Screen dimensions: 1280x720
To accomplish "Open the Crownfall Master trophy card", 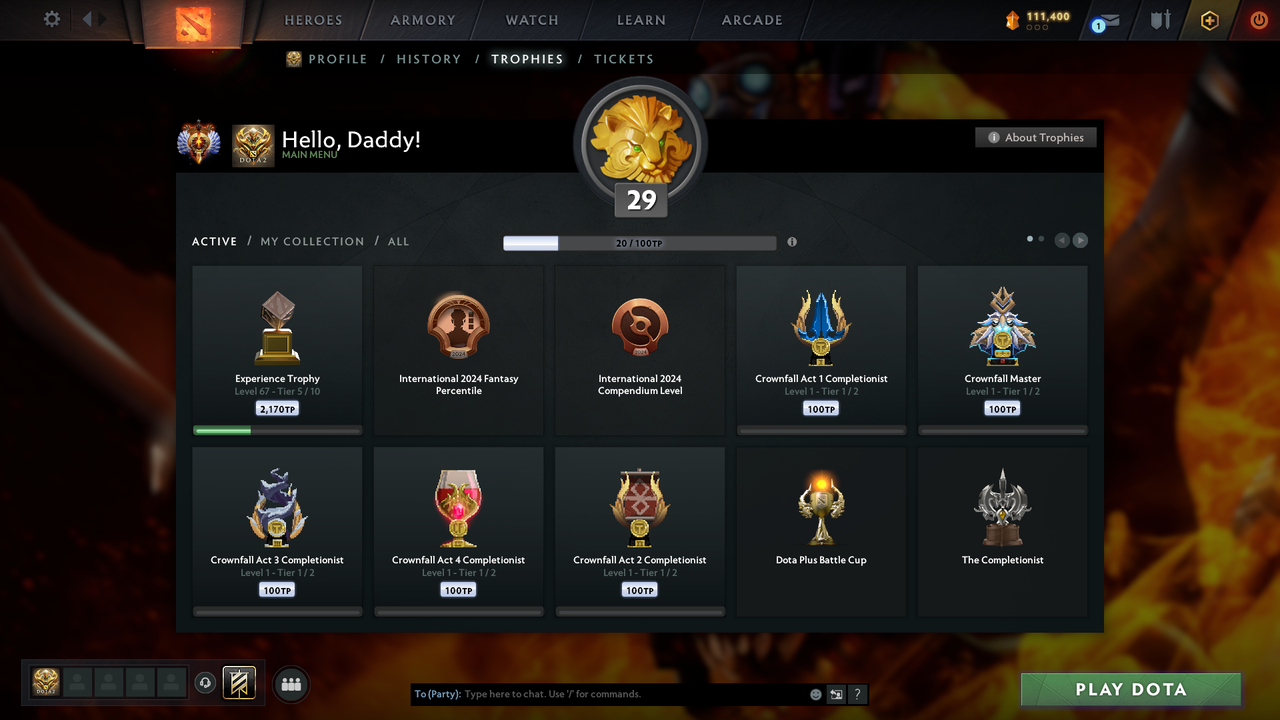I will pyautogui.click(x=1002, y=348).
